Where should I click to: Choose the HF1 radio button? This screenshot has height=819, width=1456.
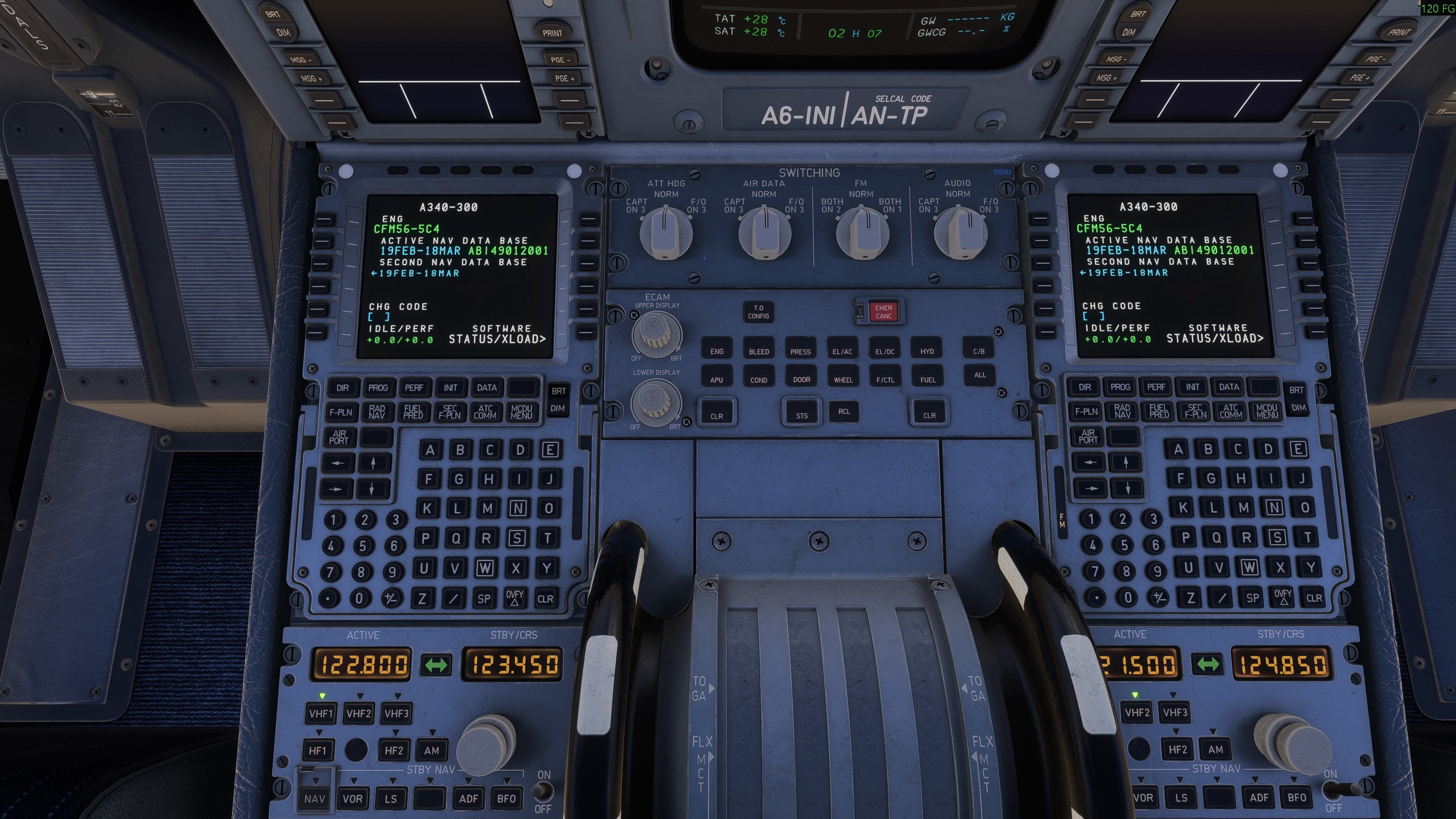(x=318, y=750)
